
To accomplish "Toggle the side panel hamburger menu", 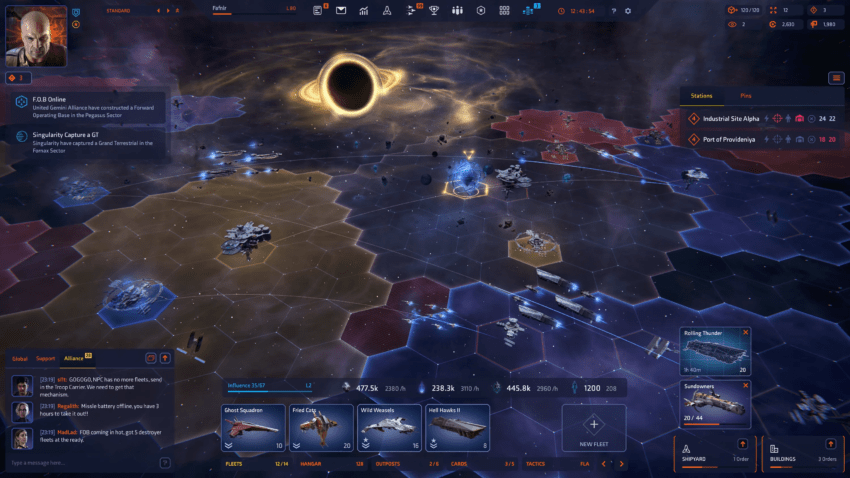I will 836,78.
